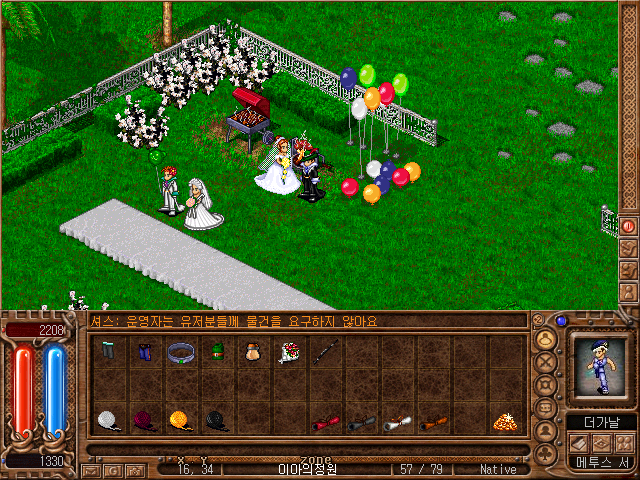
Task: Open the envelope mail button
Action: [x=92, y=470]
